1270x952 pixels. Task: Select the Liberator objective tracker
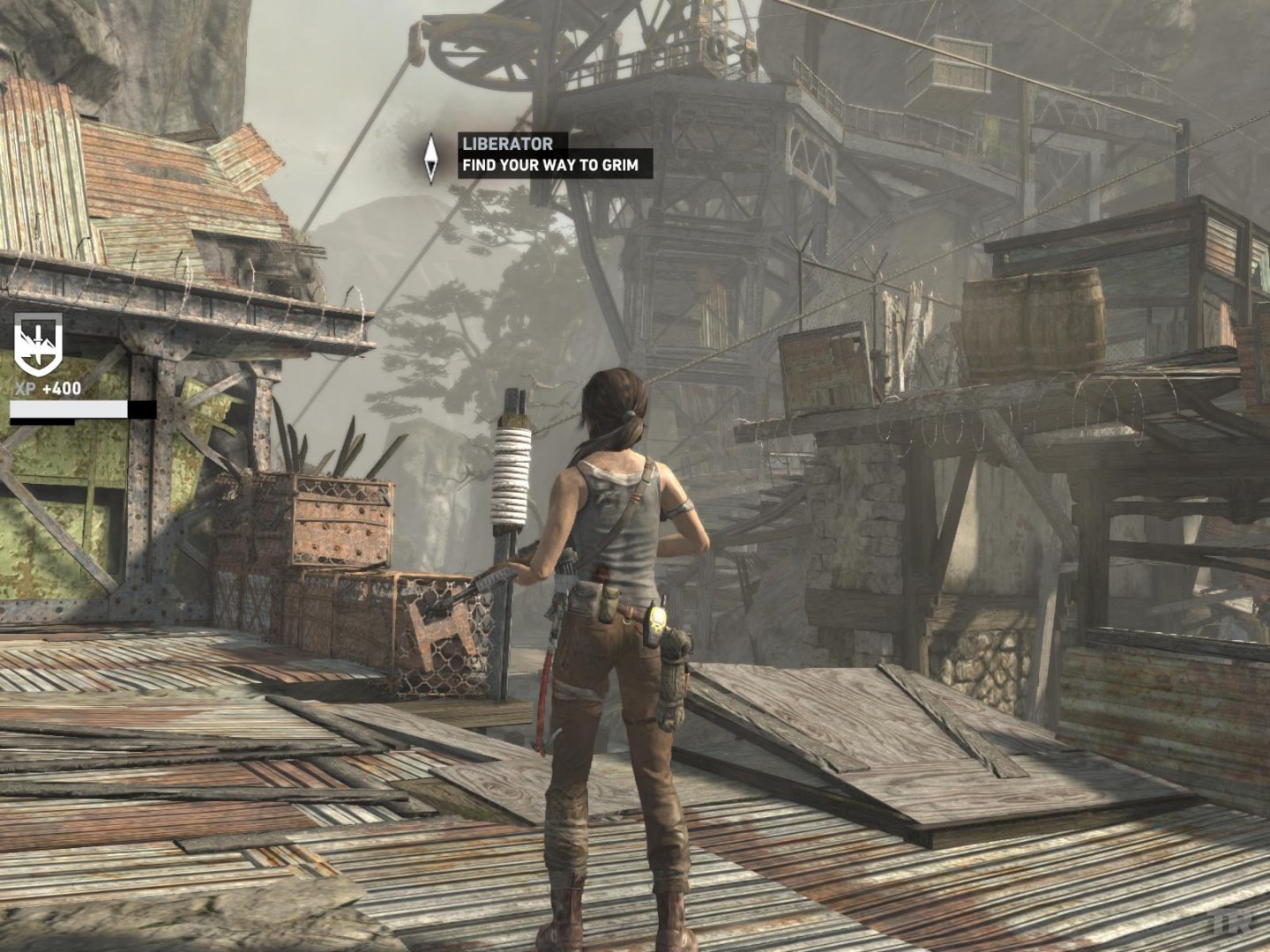tap(555, 154)
